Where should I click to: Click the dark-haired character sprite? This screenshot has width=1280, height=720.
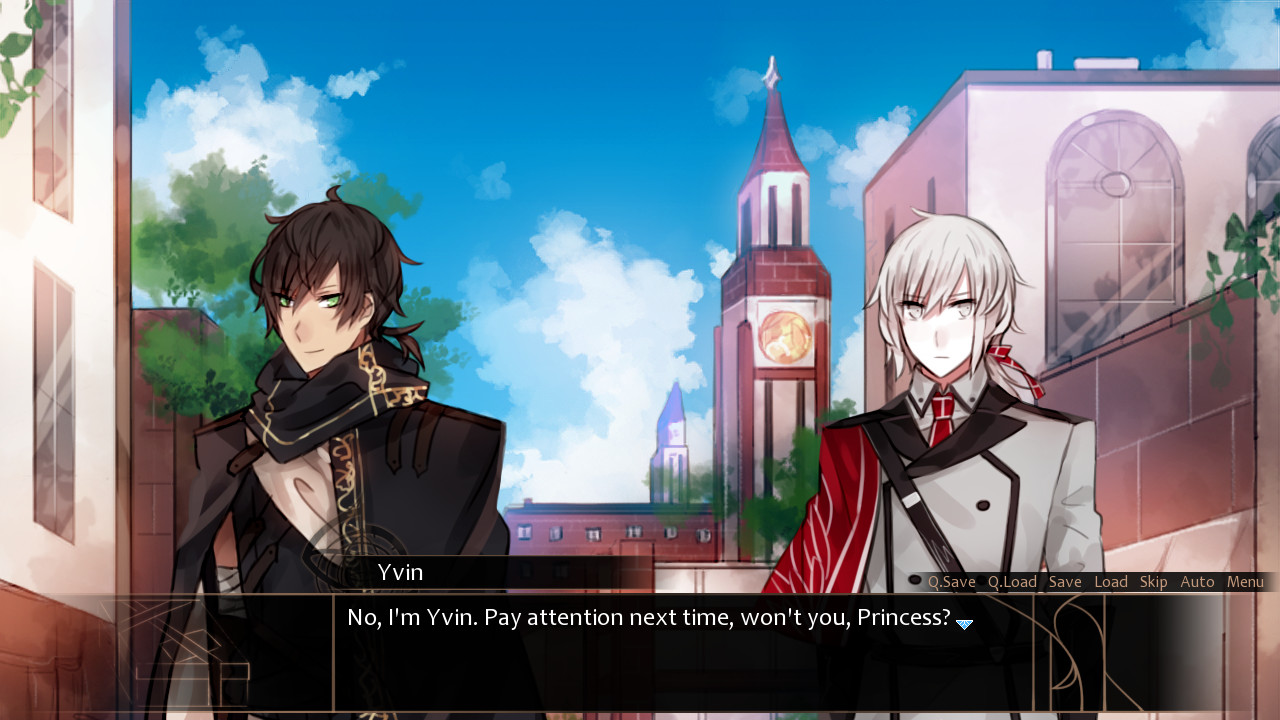coord(330,400)
